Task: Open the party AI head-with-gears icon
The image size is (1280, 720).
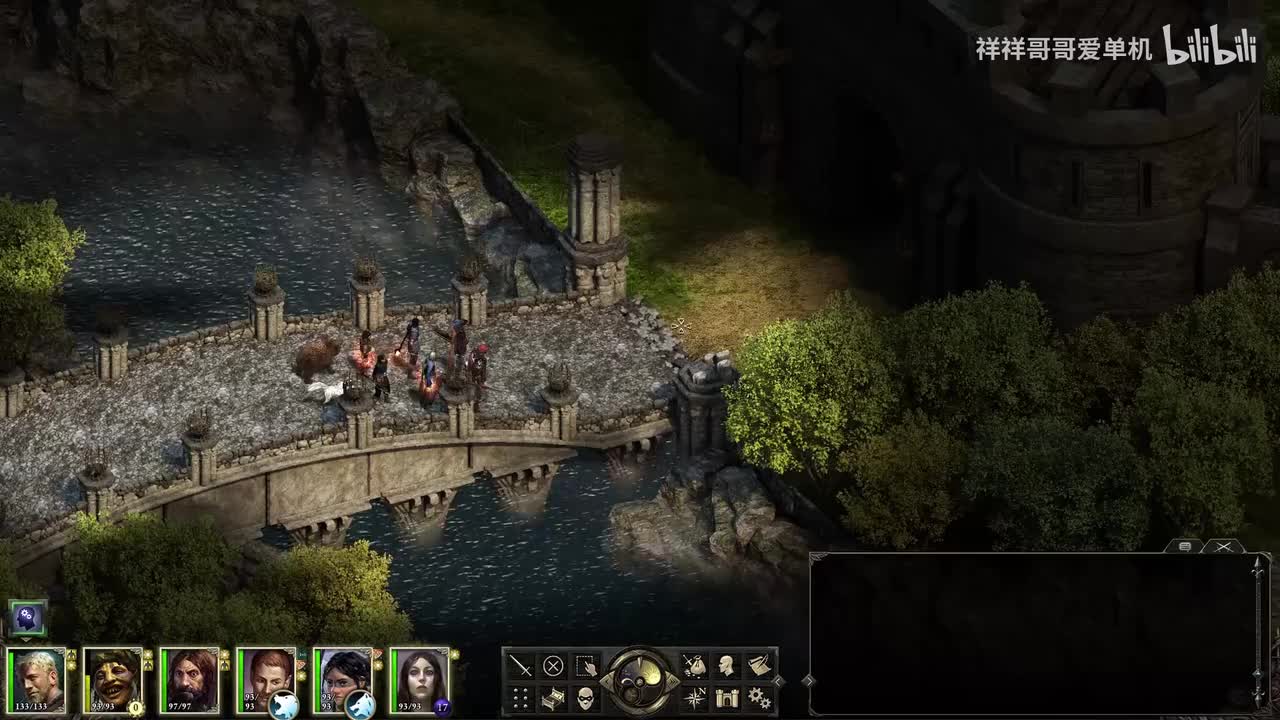Action: click(x=27, y=620)
